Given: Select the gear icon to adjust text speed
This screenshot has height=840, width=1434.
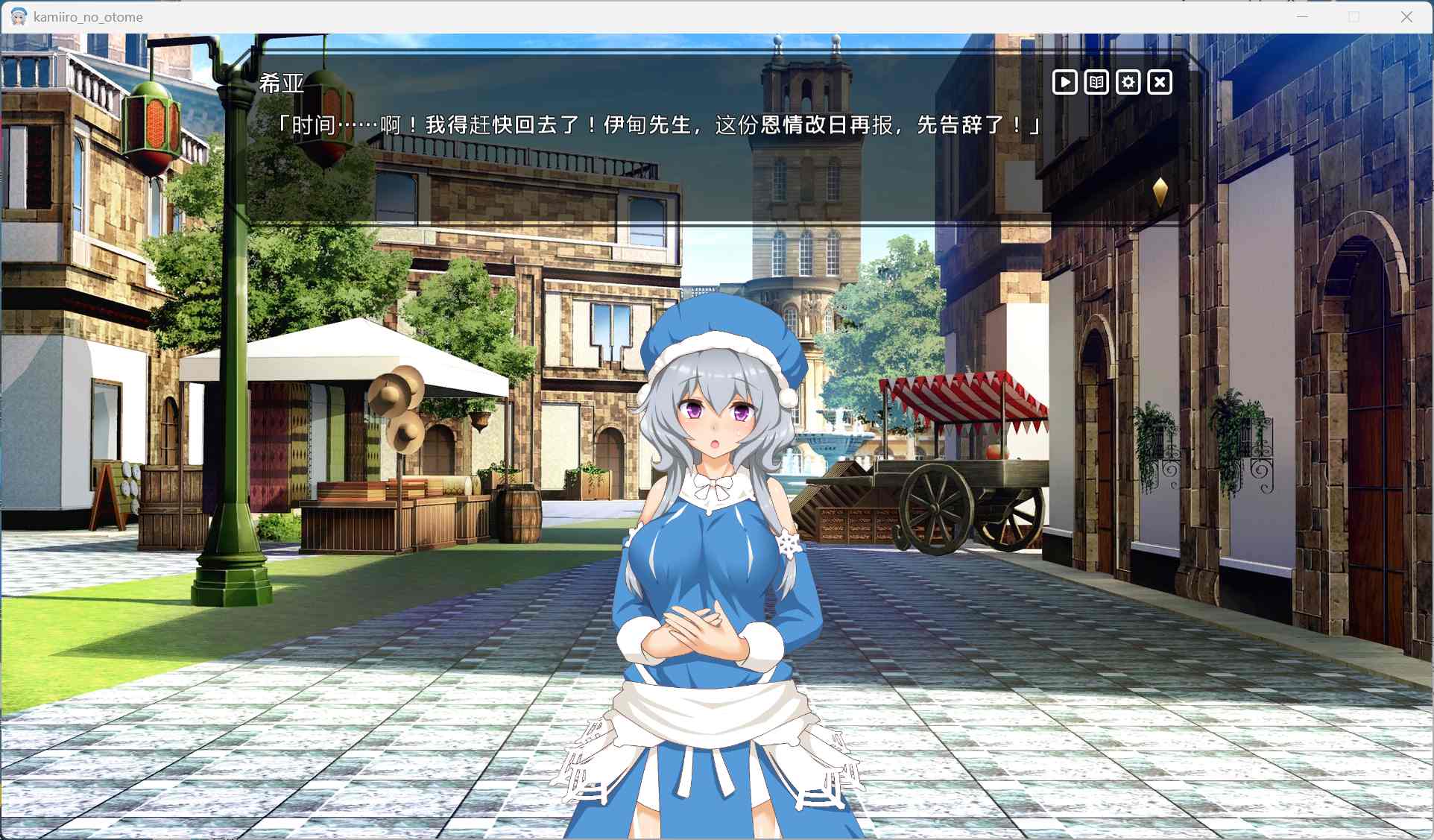Looking at the screenshot, I should tap(1128, 82).
